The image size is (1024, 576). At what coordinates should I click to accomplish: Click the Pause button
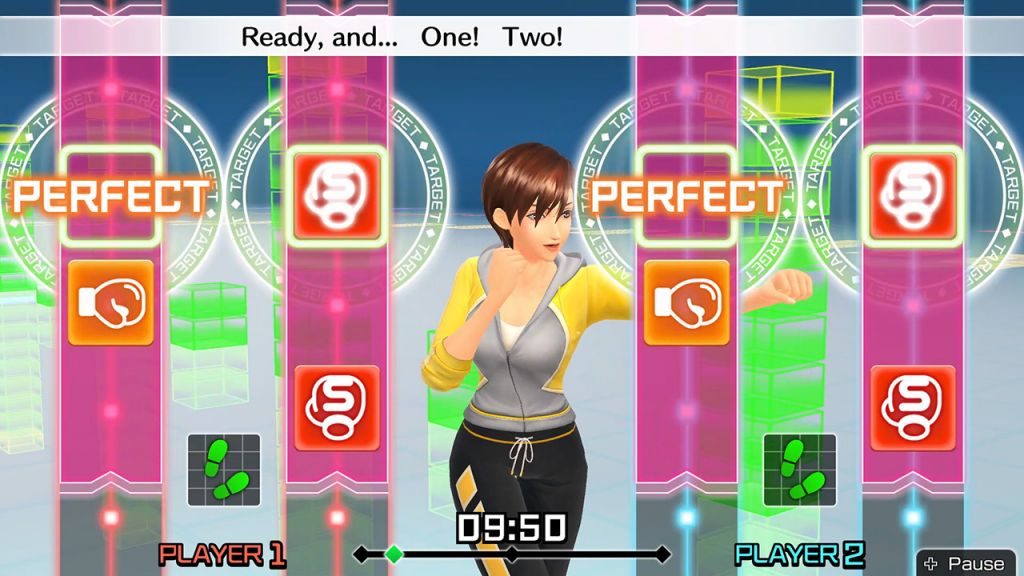[966, 562]
